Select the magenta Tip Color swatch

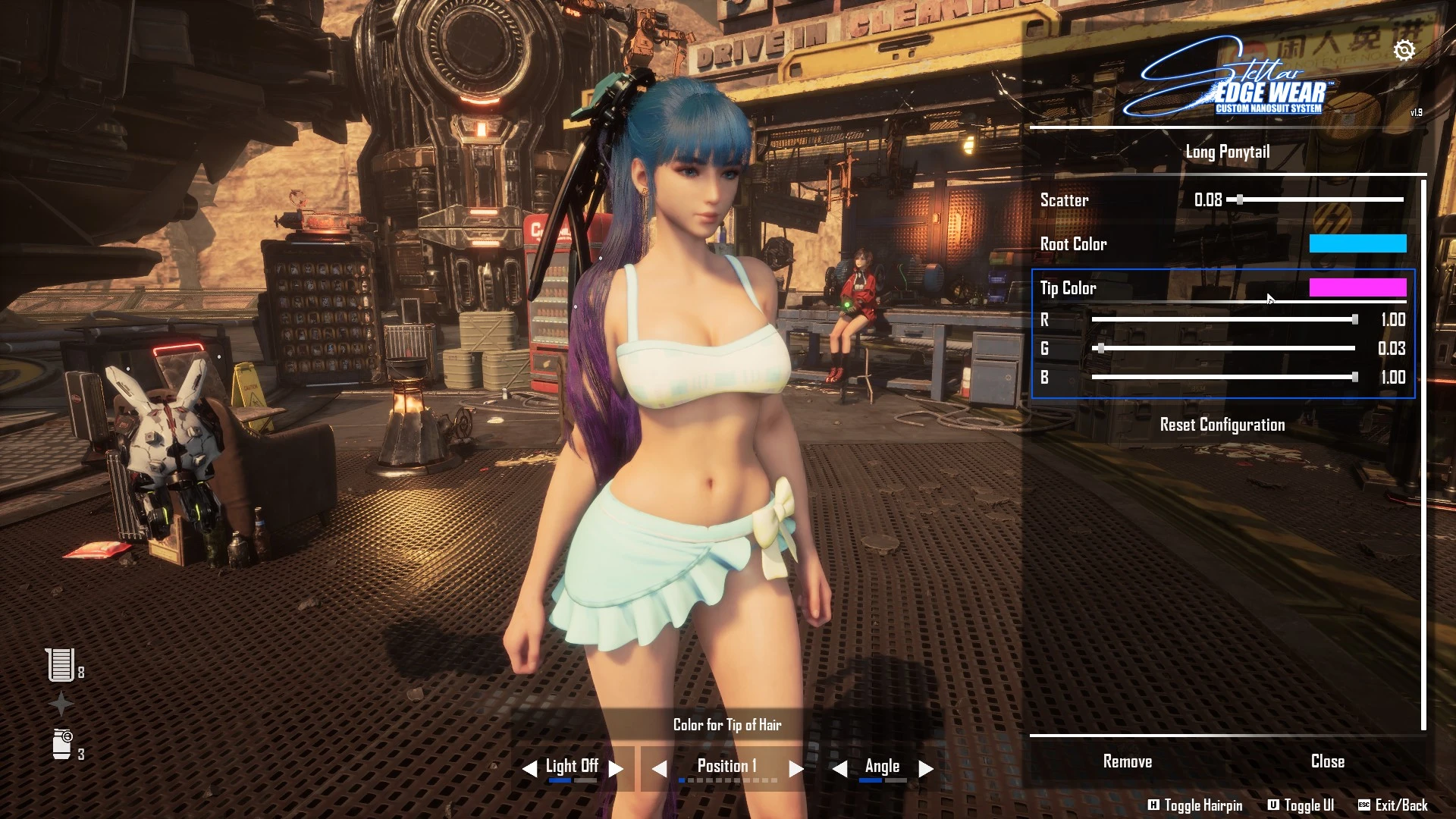1357,287
